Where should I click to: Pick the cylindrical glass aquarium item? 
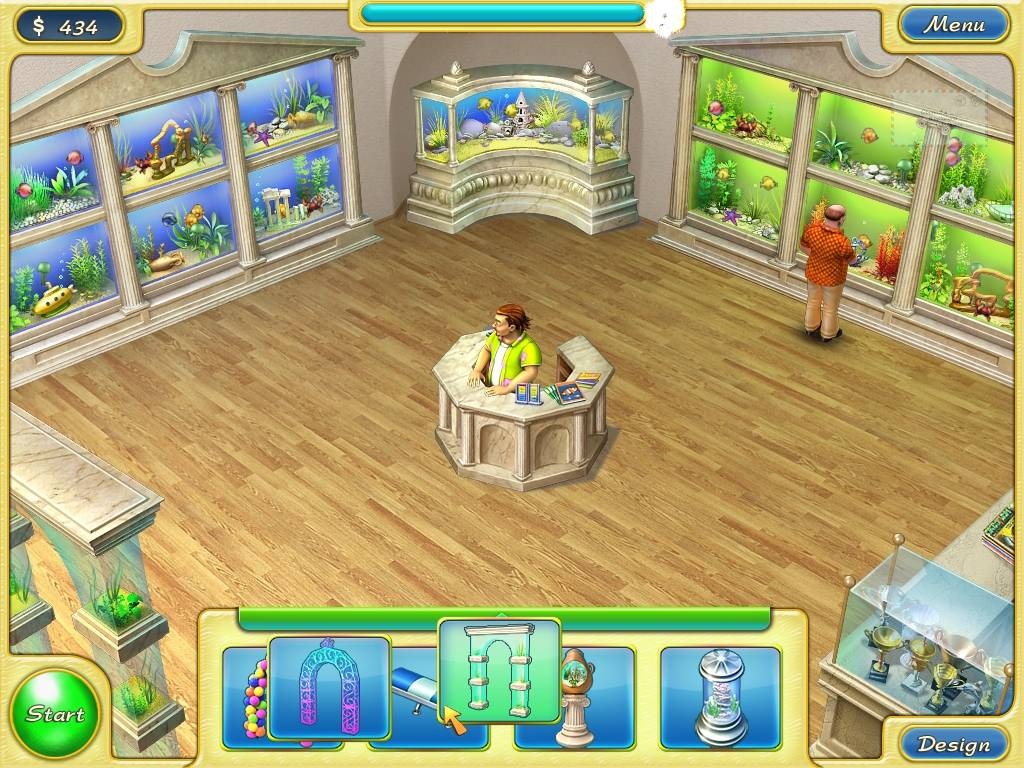pos(720,696)
